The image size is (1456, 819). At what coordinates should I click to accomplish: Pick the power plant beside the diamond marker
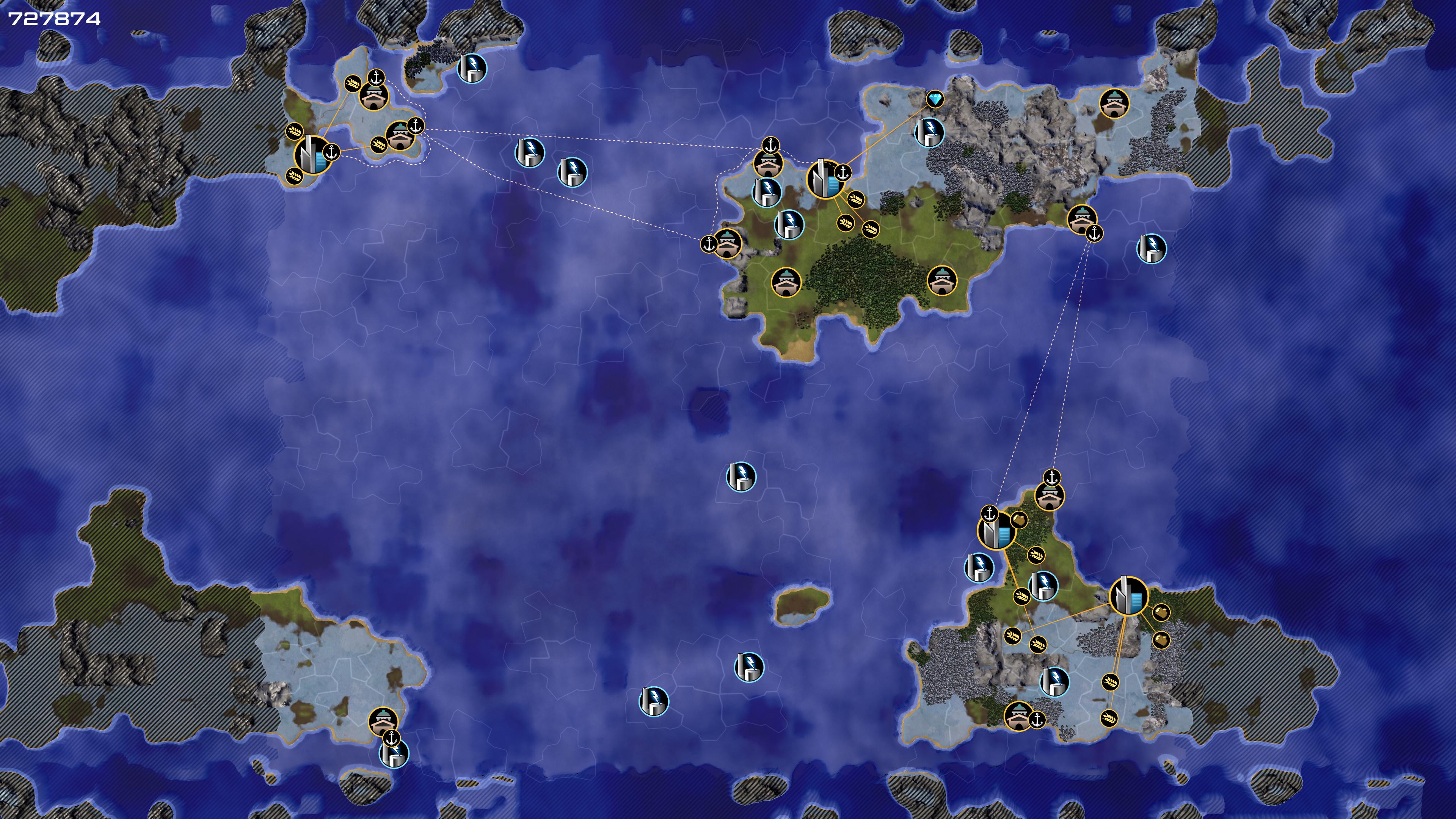pyautogui.click(x=929, y=132)
